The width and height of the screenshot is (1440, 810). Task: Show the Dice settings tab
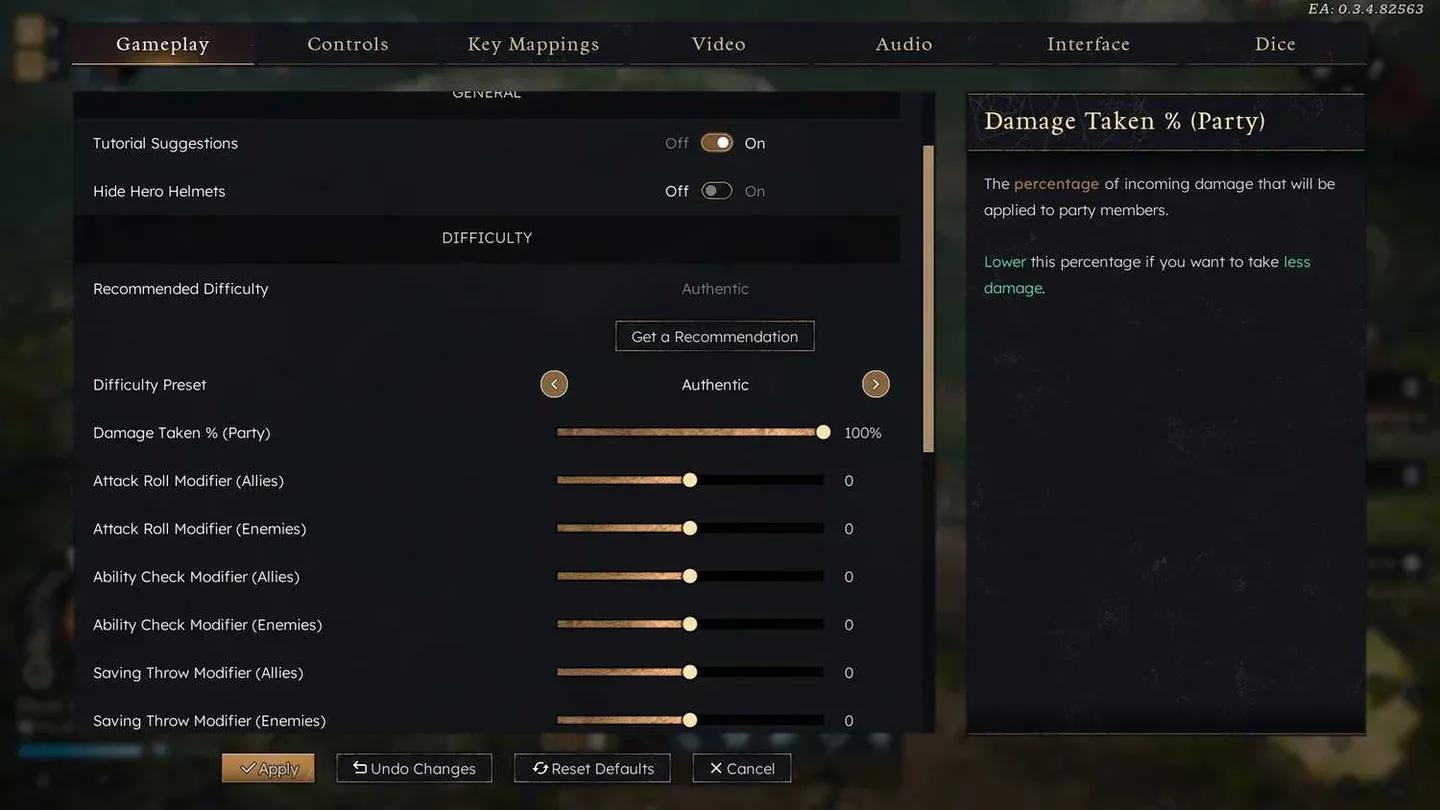tap(1275, 44)
